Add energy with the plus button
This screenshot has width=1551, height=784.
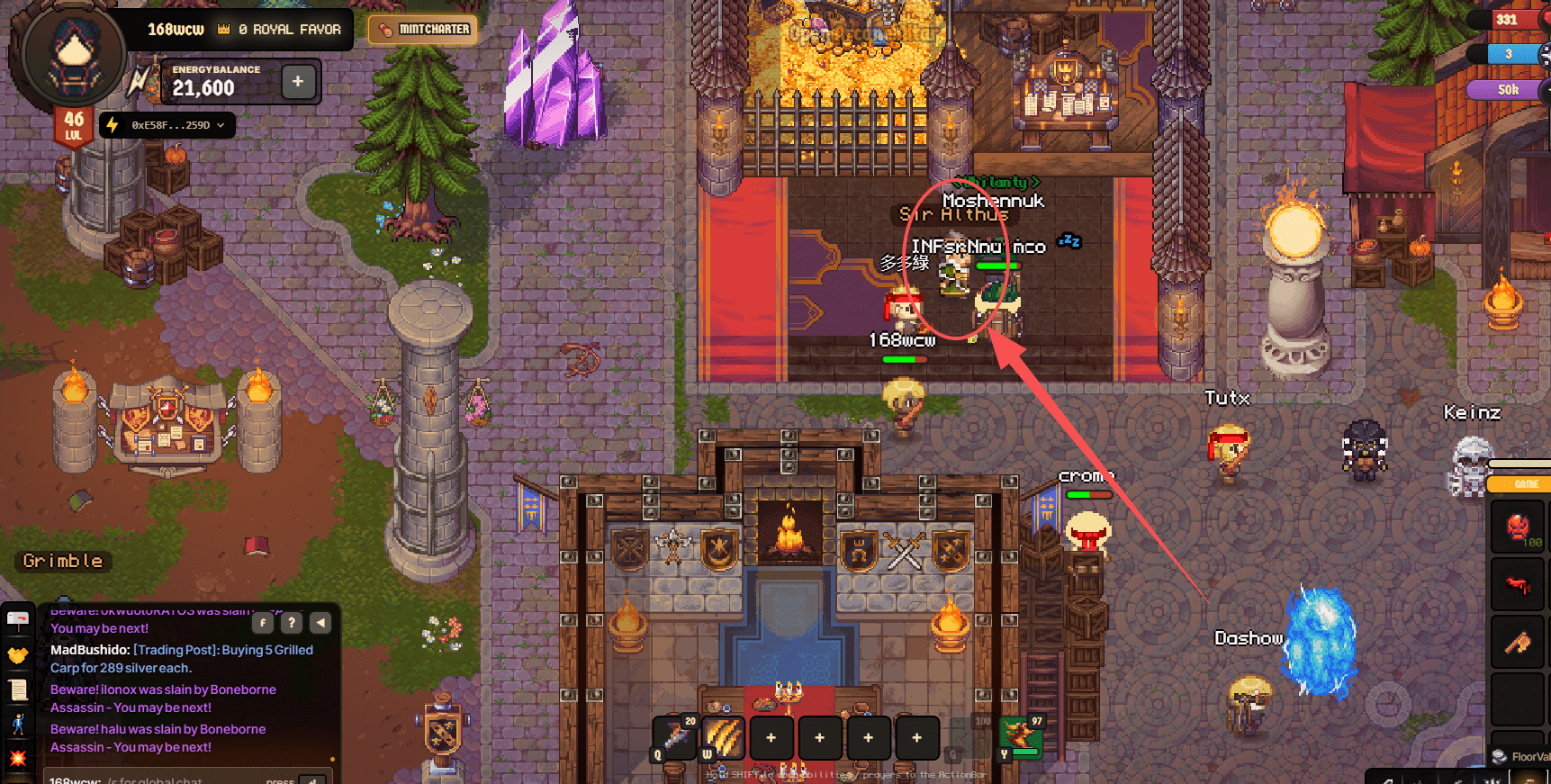pyautogui.click(x=298, y=82)
